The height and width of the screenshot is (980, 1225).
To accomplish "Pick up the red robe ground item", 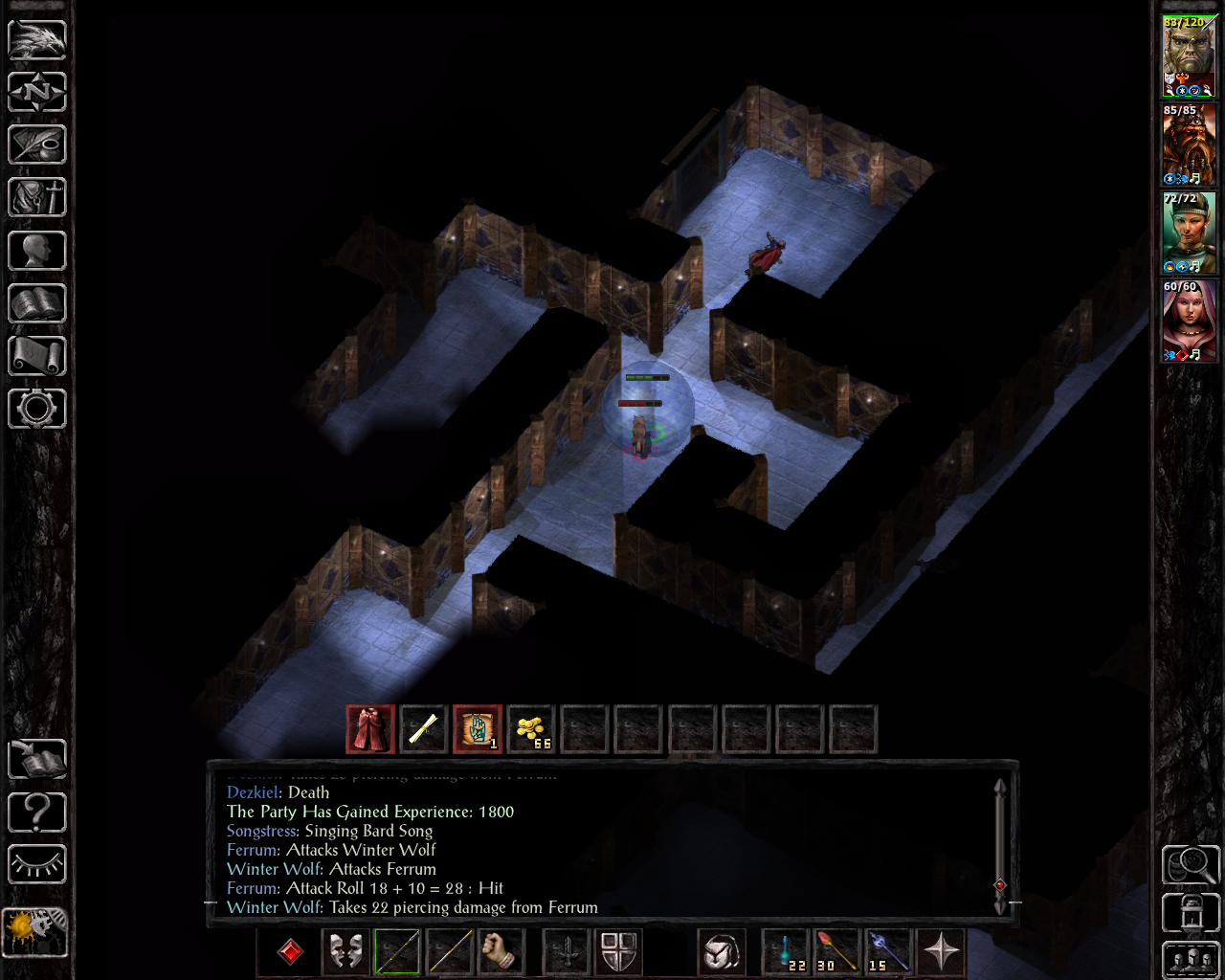I will (x=369, y=728).
